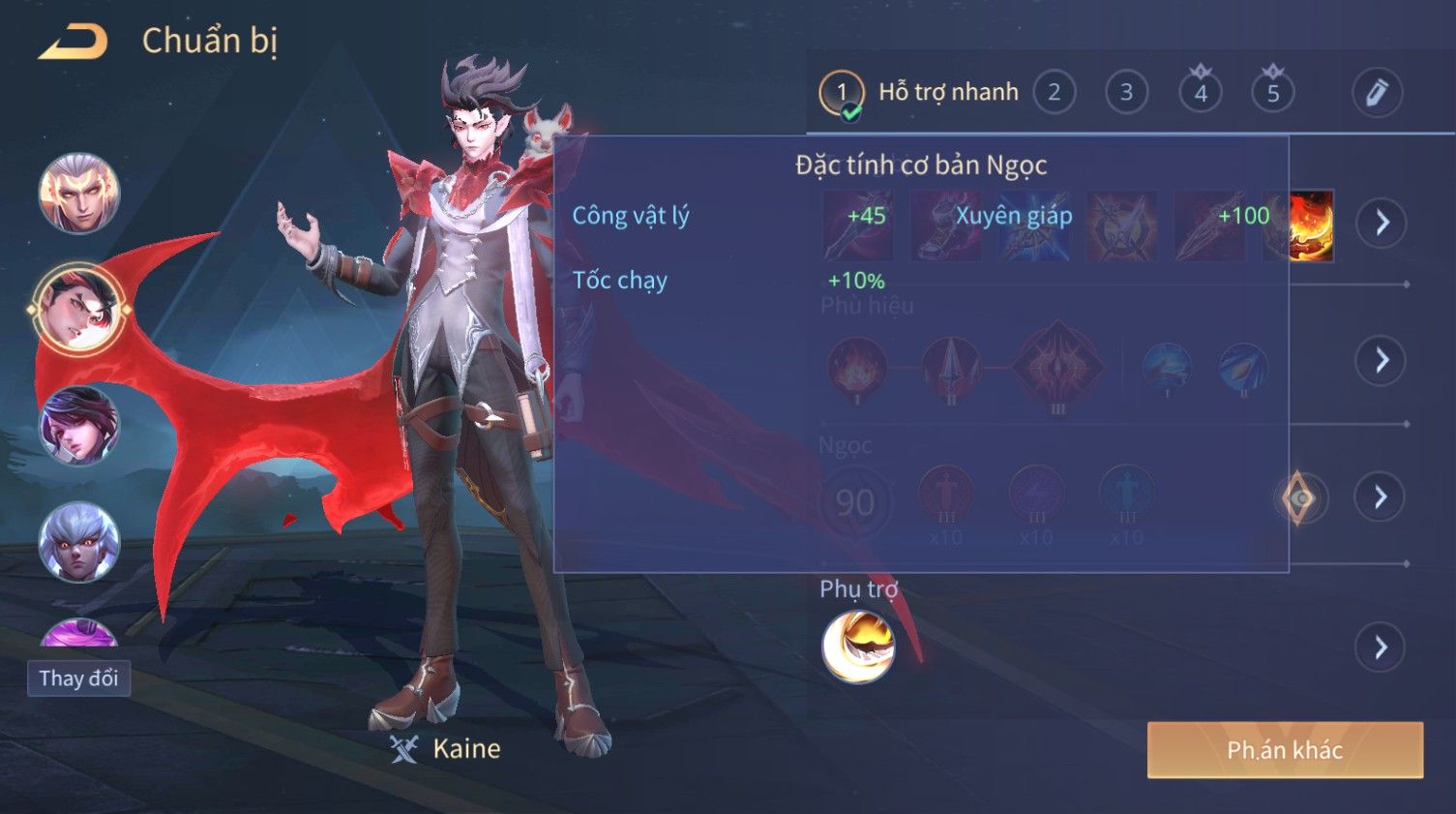Viewport: 1456px width, 814px height.
Task: Switch to preset slot 3
Action: tap(1126, 93)
